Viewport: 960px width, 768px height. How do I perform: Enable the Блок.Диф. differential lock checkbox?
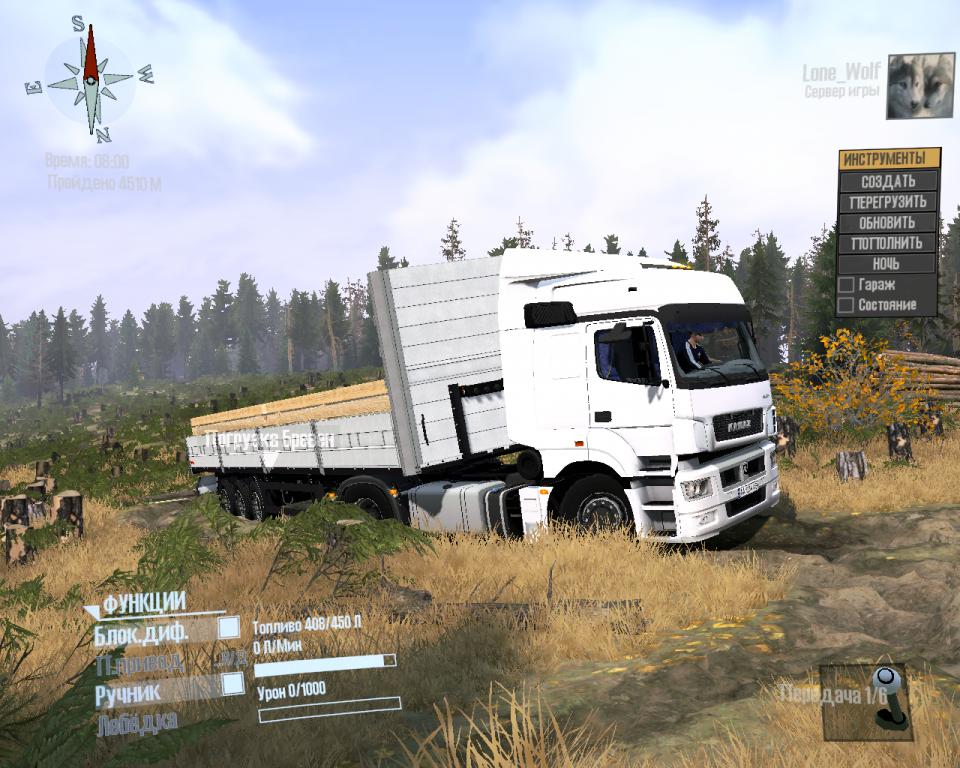(x=229, y=627)
